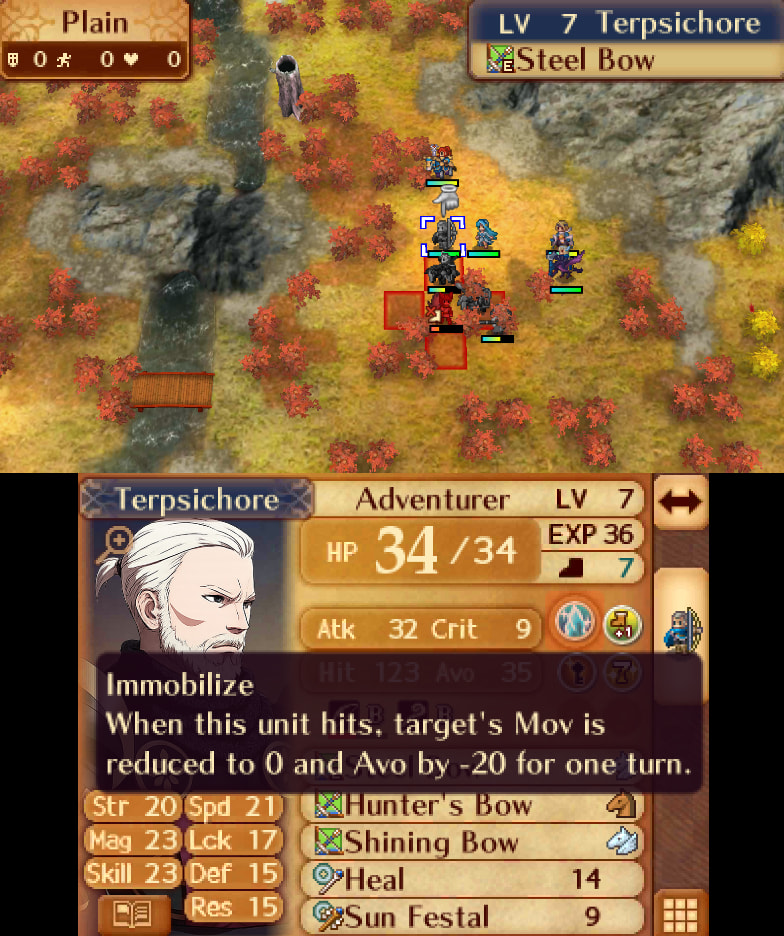The width and height of the screenshot is (784, 936).
Task: Select the Heal staff row
Action: pos(472,879)
